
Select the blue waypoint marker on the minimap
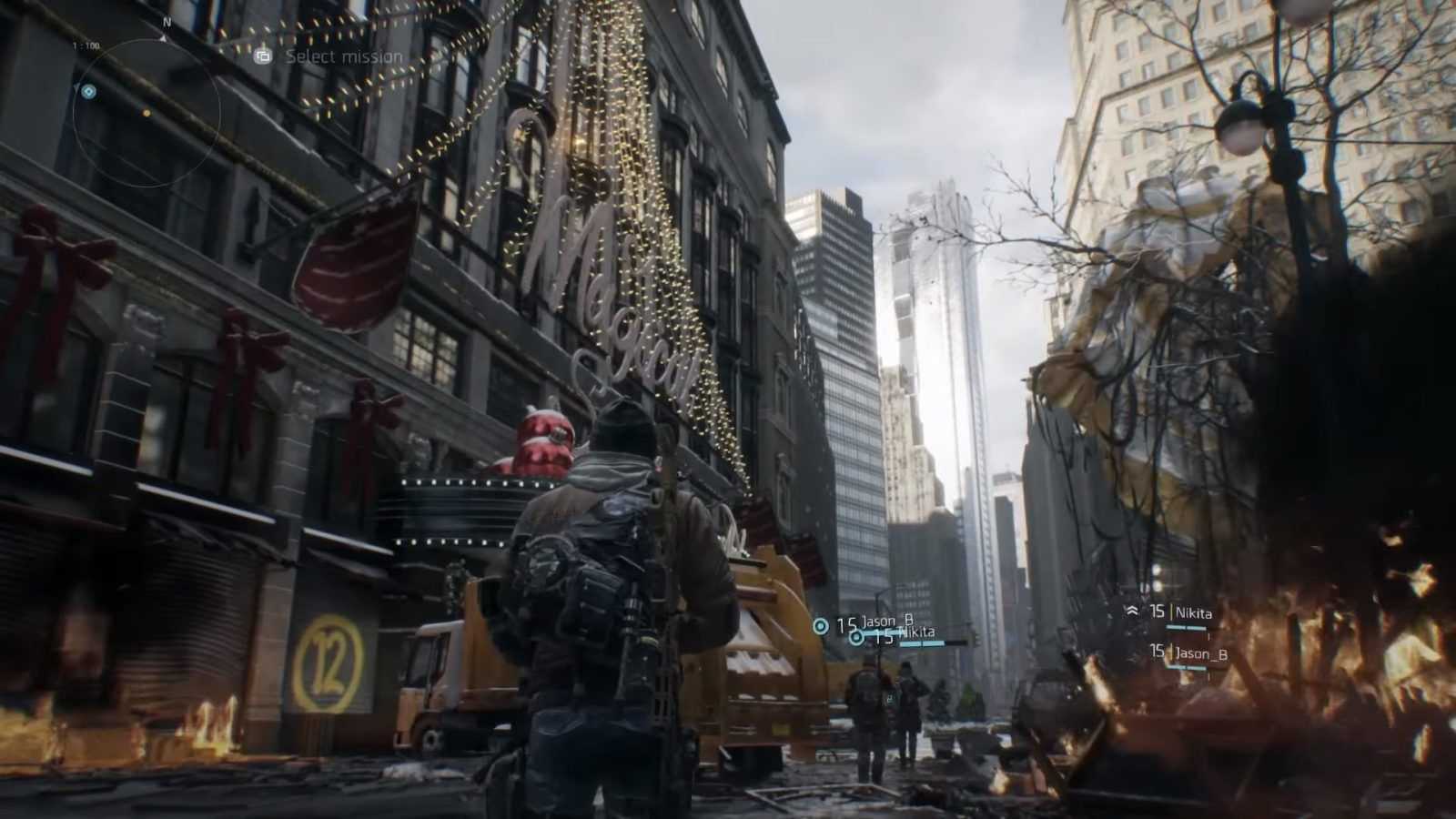pyautogui.click(x=88, y=91)
